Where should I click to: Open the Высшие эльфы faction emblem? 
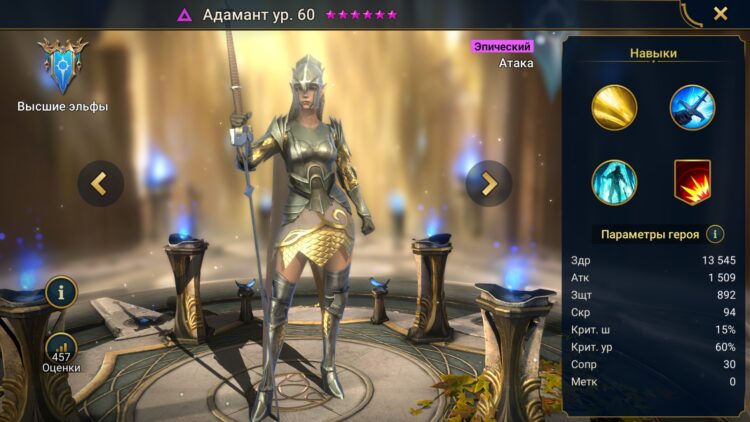62,67
